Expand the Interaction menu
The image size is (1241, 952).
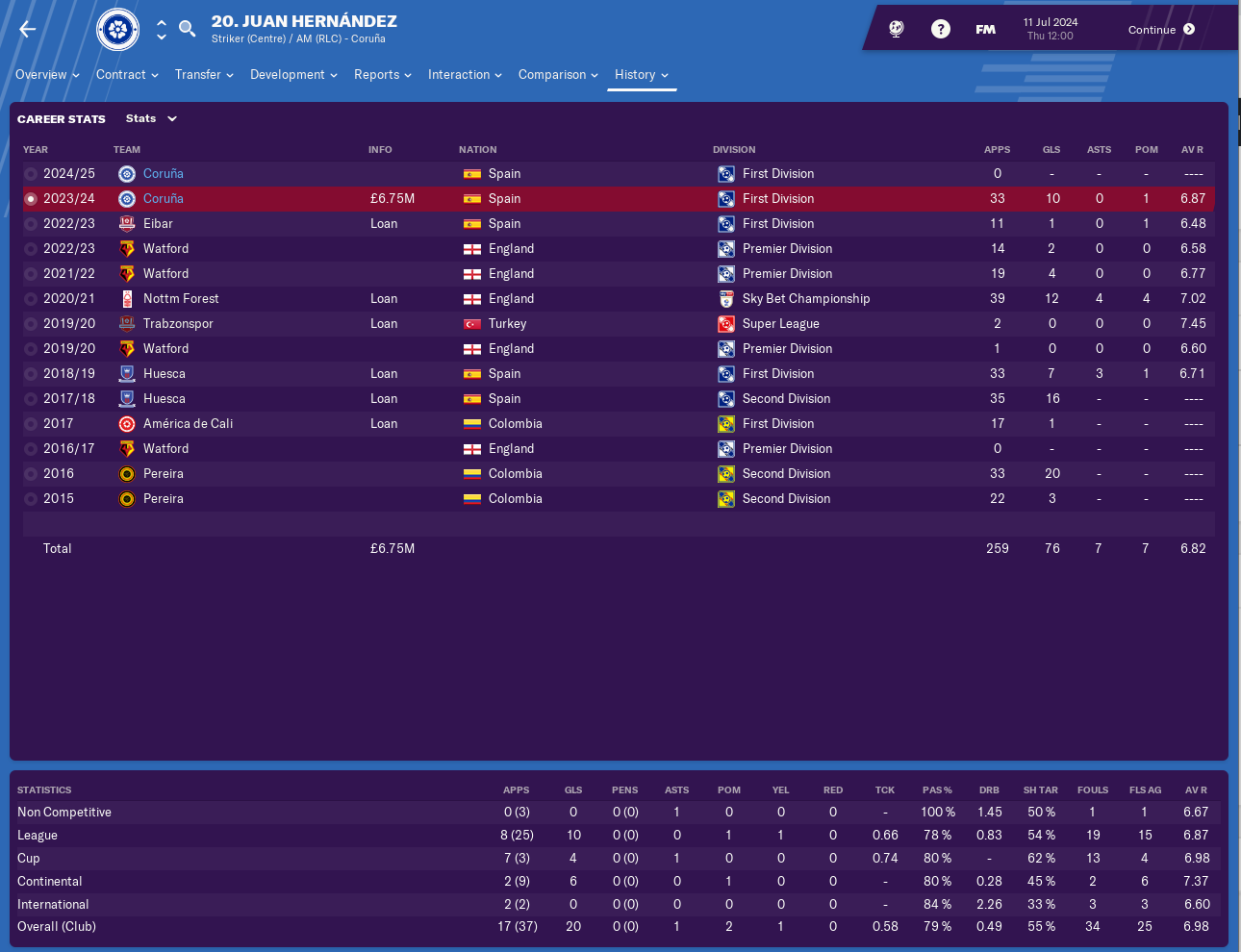[x=465, y=75]
